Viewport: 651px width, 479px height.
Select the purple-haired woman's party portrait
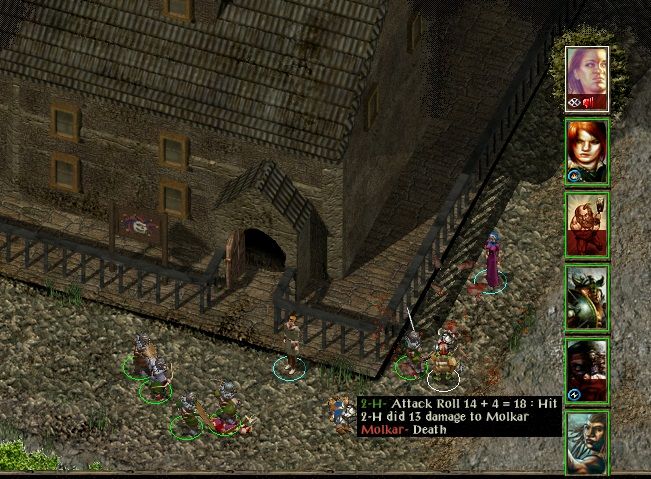587,77
